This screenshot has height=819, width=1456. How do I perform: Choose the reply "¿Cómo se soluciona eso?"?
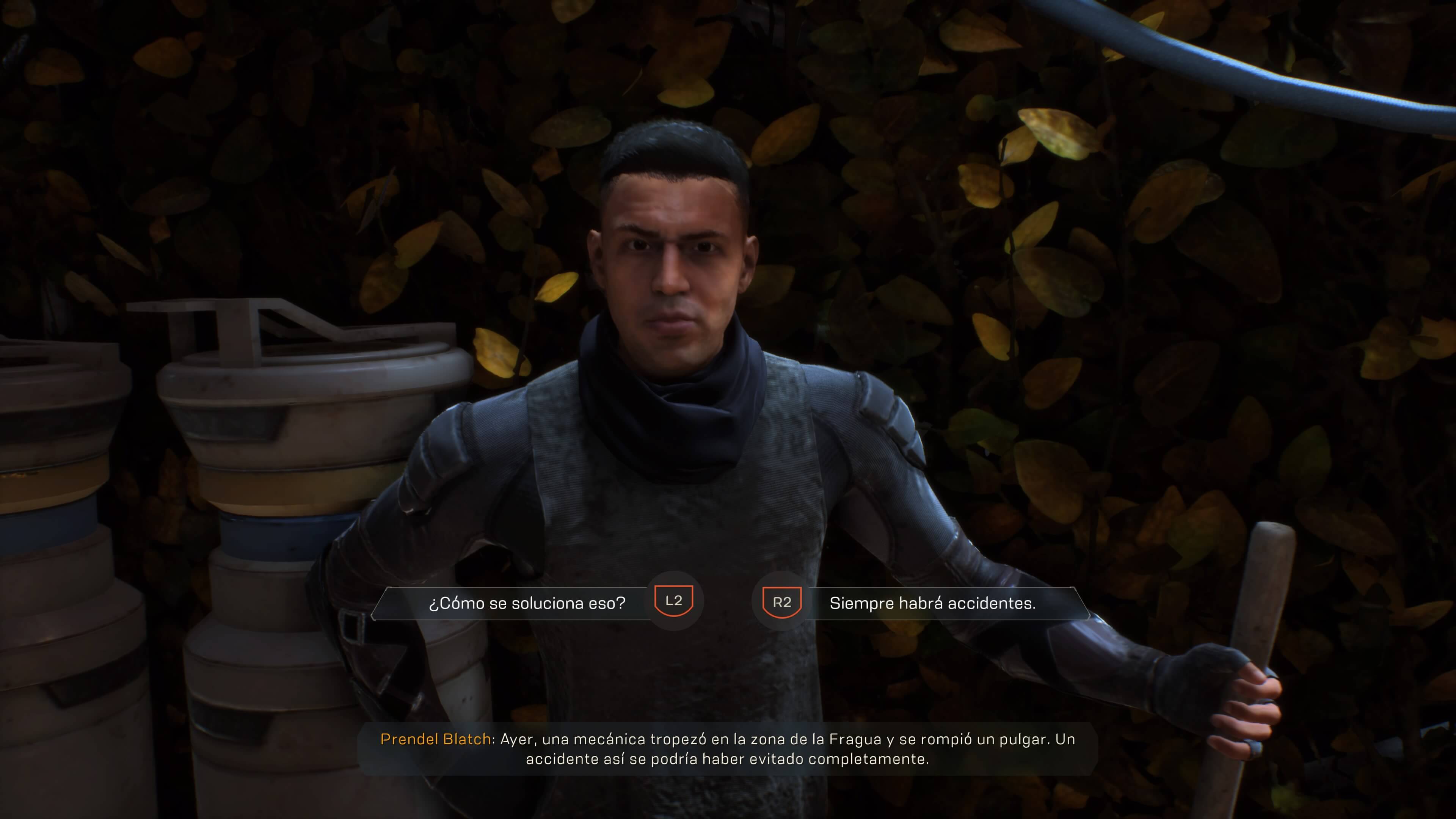click(527, 603)
